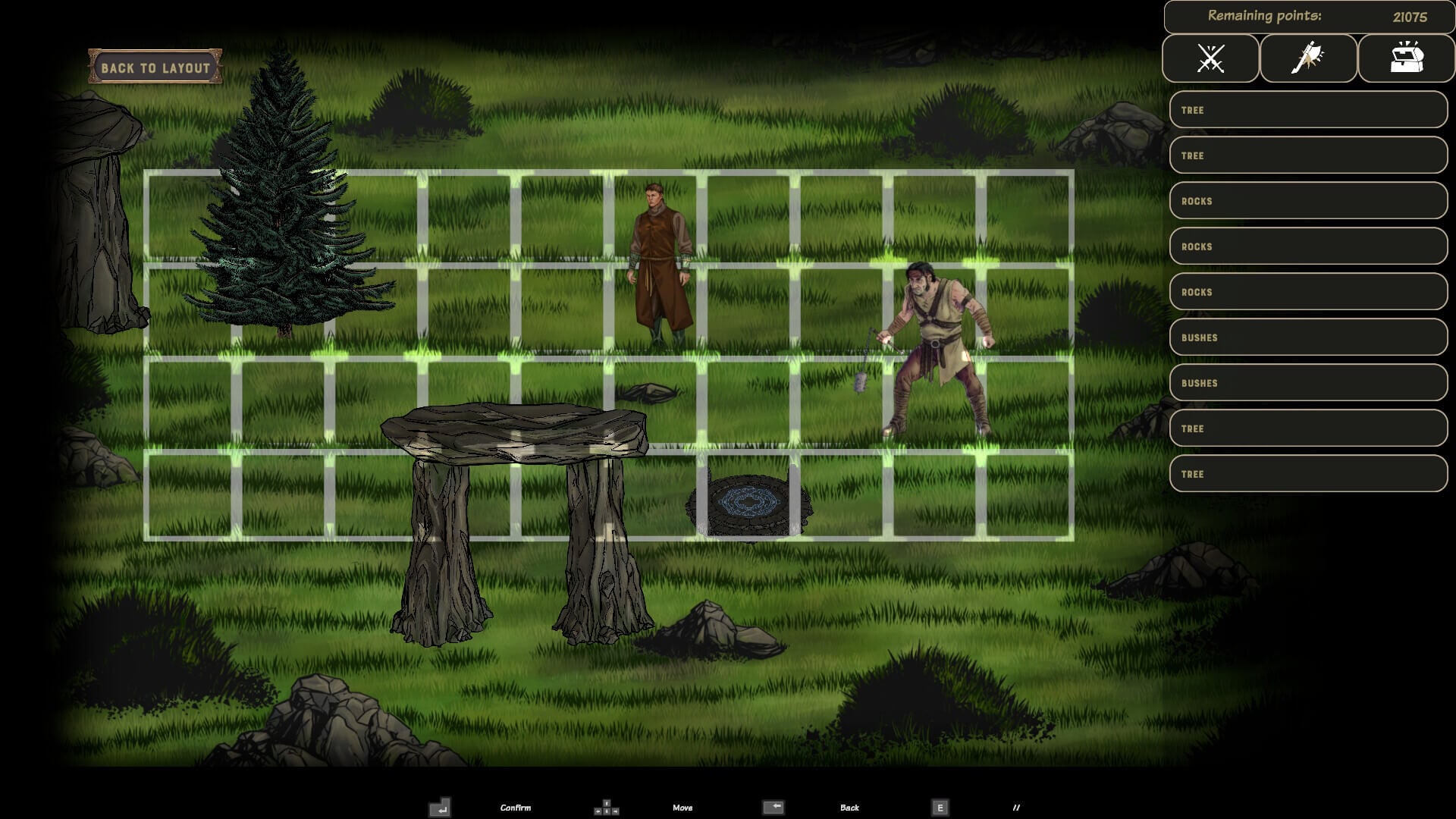This screenshot has width=1456, height=819.
Task: Select the treasure chest tab
Action: (x=1406, y=58)
